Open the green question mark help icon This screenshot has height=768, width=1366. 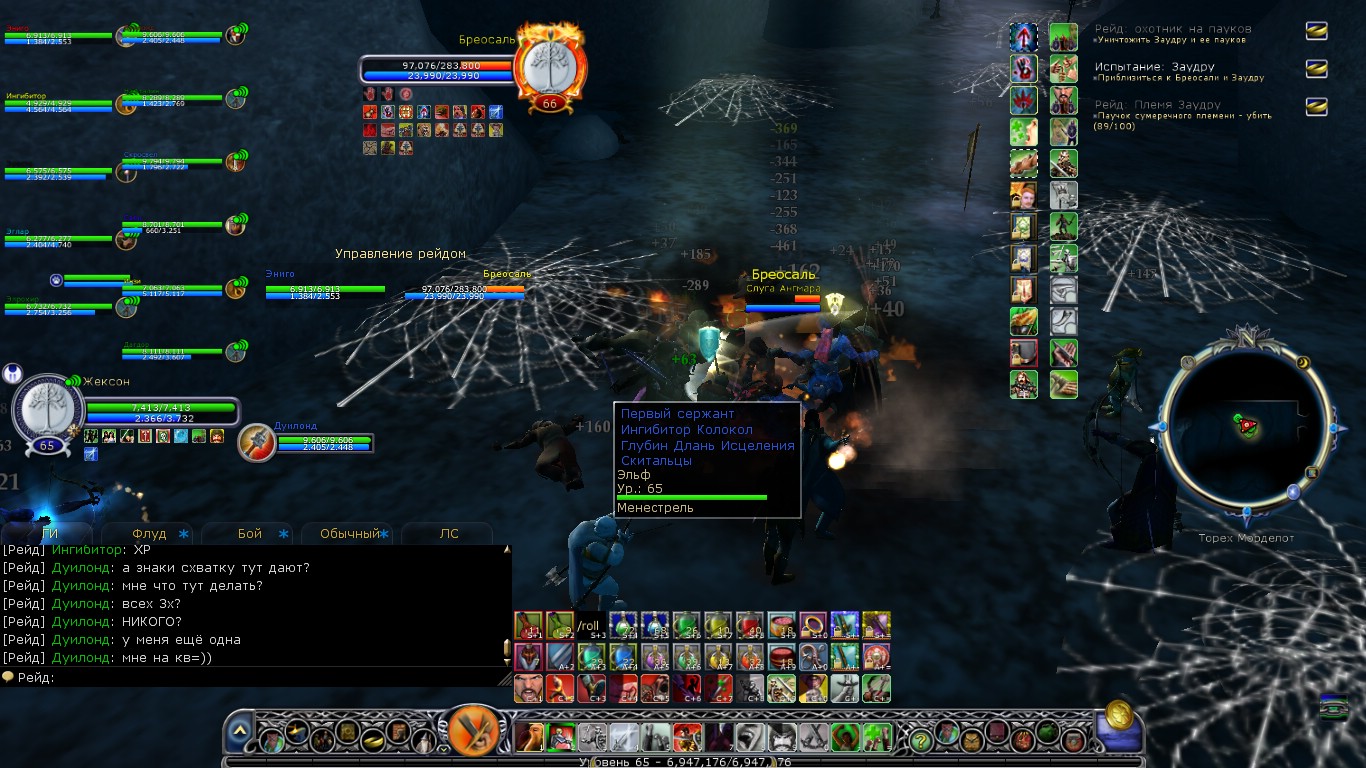pos(920,741)
